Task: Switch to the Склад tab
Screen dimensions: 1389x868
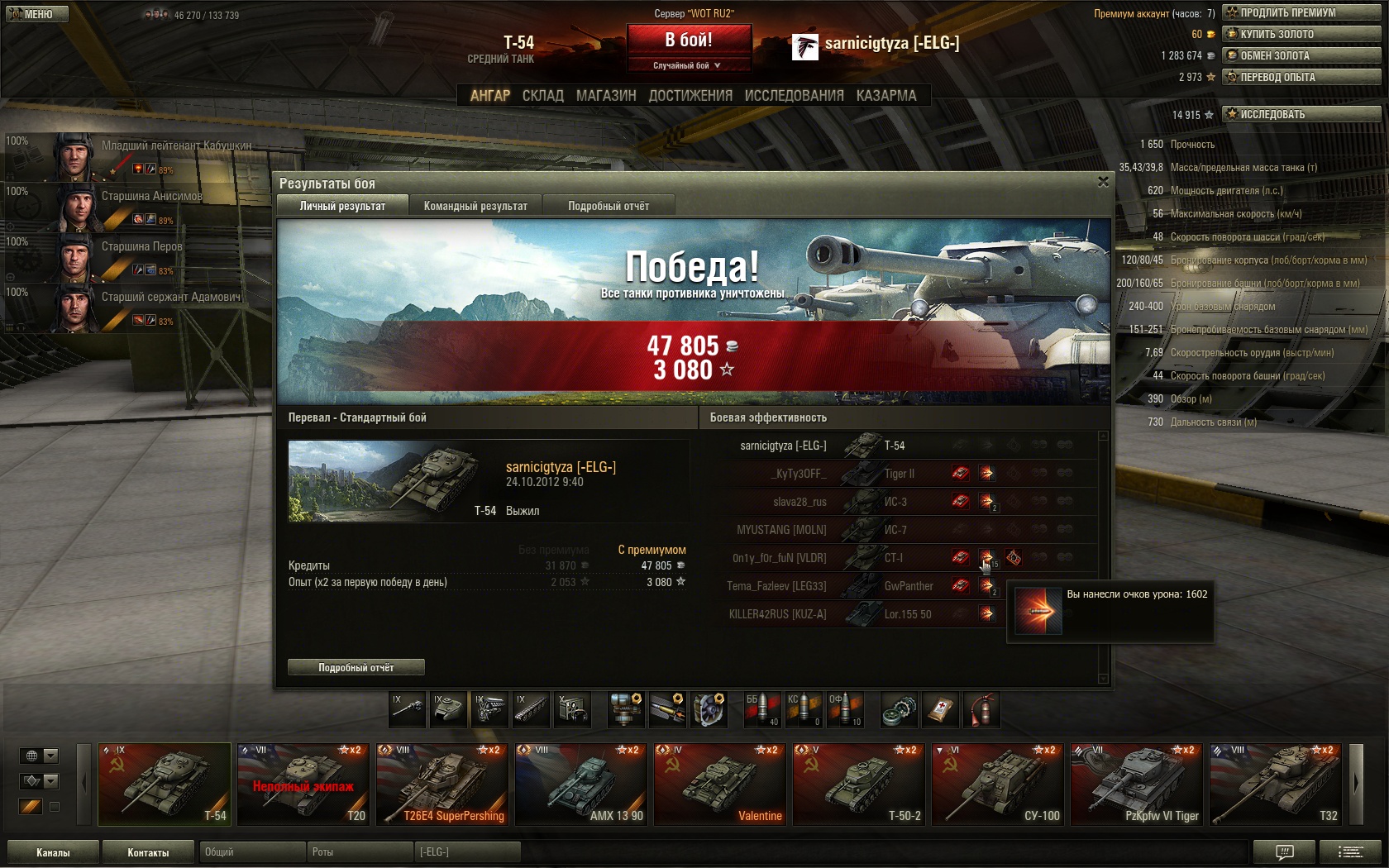Action: (x=542, y=96)
